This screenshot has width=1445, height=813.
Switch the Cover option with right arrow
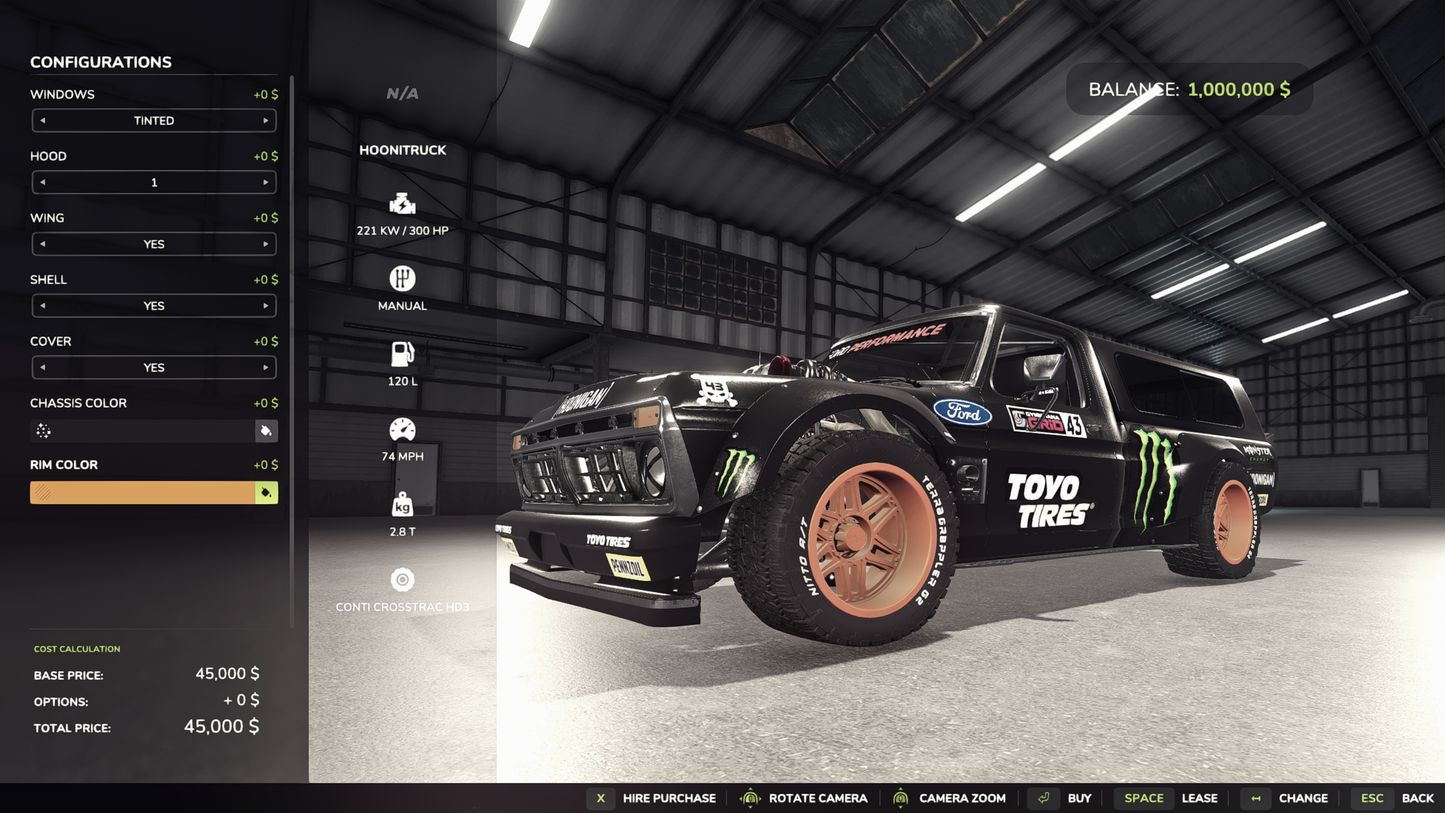click(x=265, y=368)
